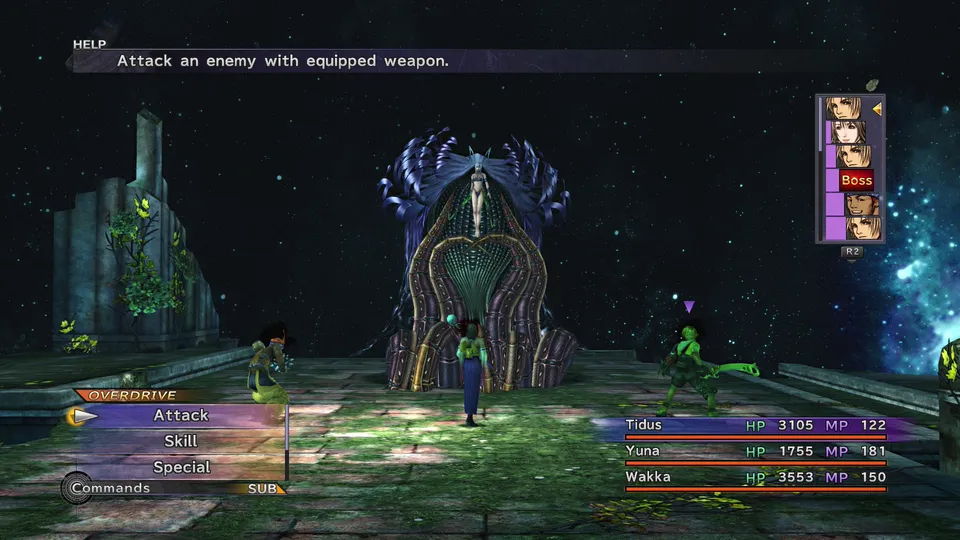Select the Skill command
This screenshot has height=540, width=960.
(x=181, y=441)
